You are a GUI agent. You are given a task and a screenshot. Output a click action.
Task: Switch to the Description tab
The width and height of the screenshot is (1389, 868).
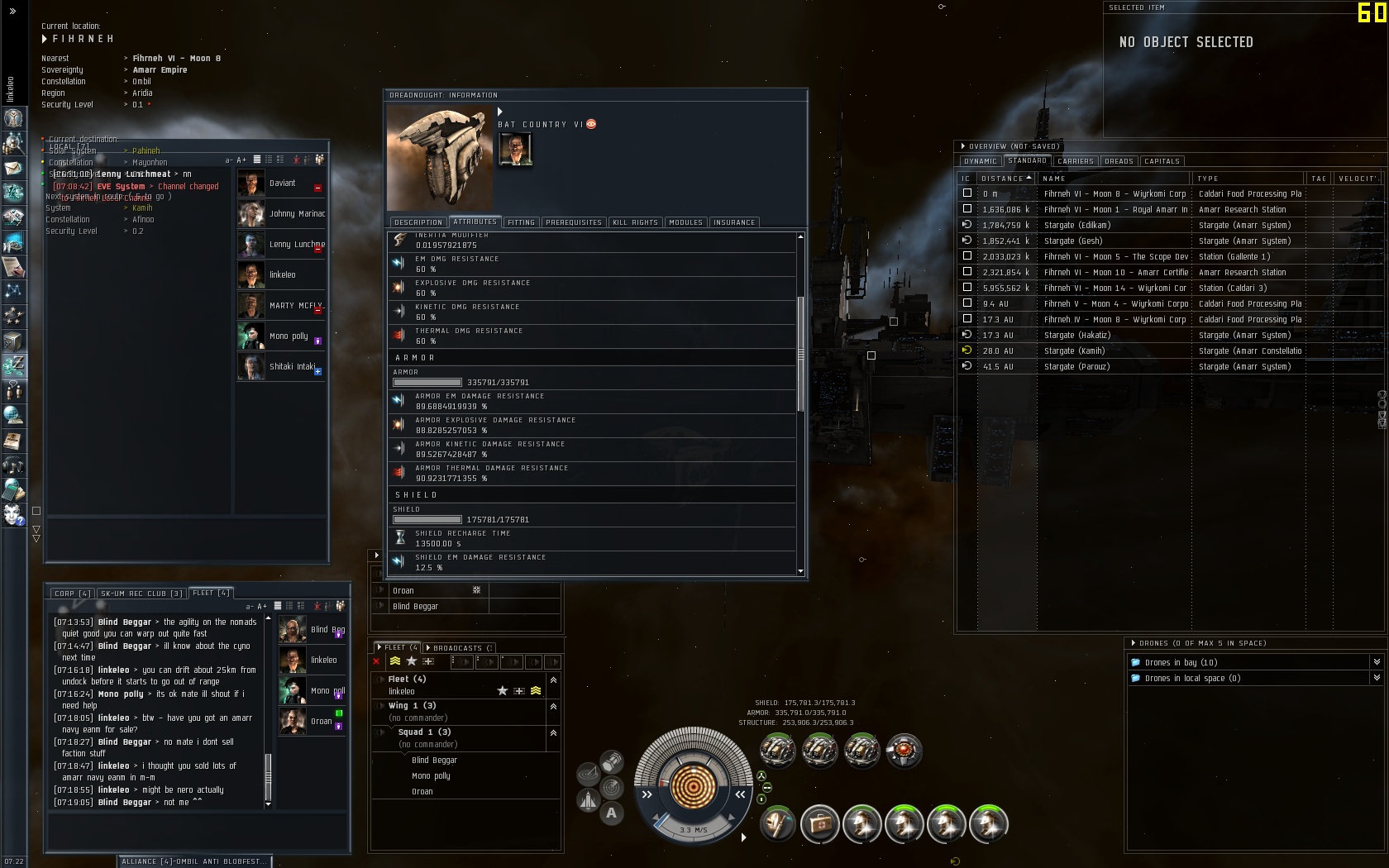[x=418, y=222]
